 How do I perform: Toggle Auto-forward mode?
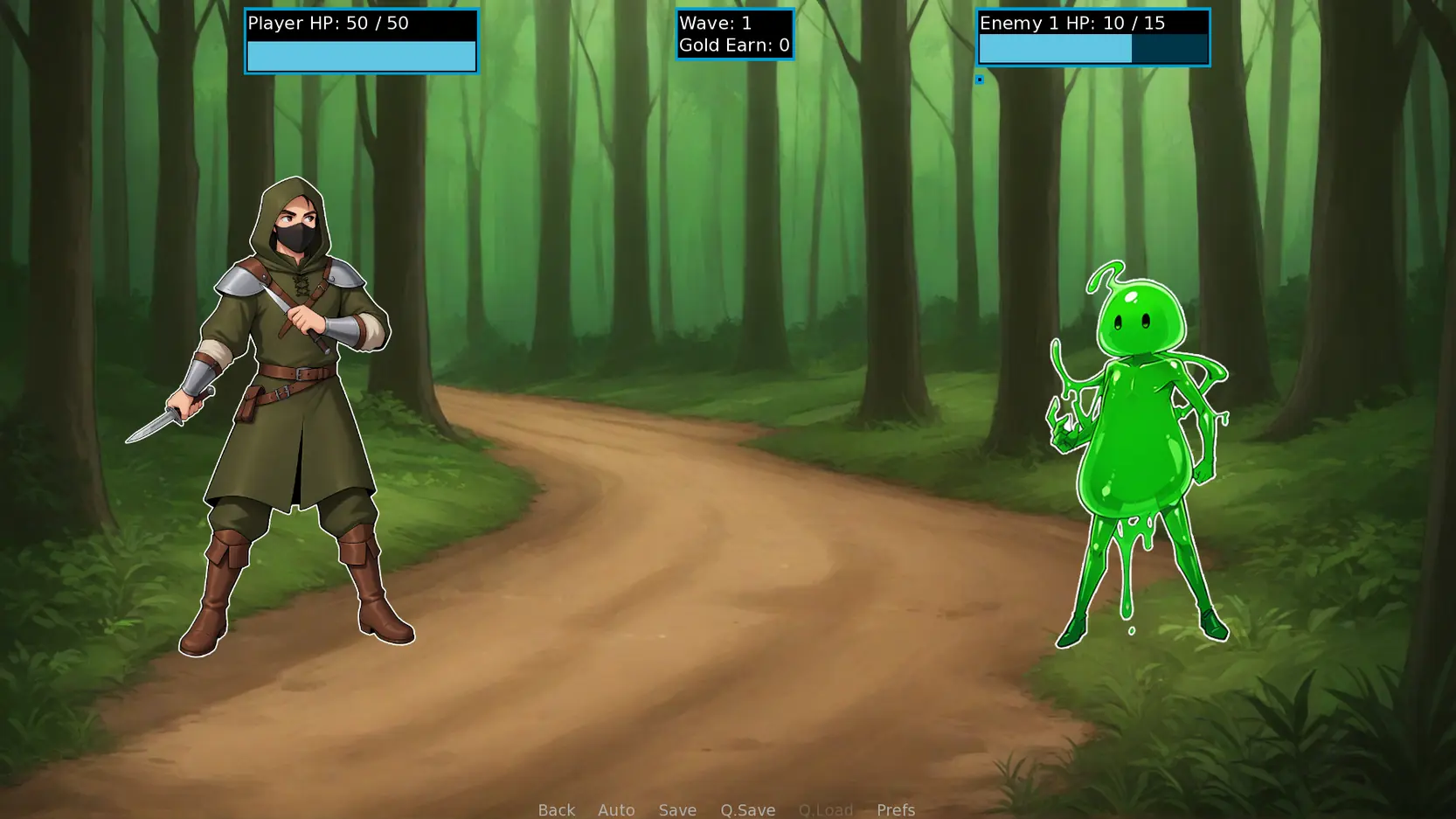click(x=616, y=809)
